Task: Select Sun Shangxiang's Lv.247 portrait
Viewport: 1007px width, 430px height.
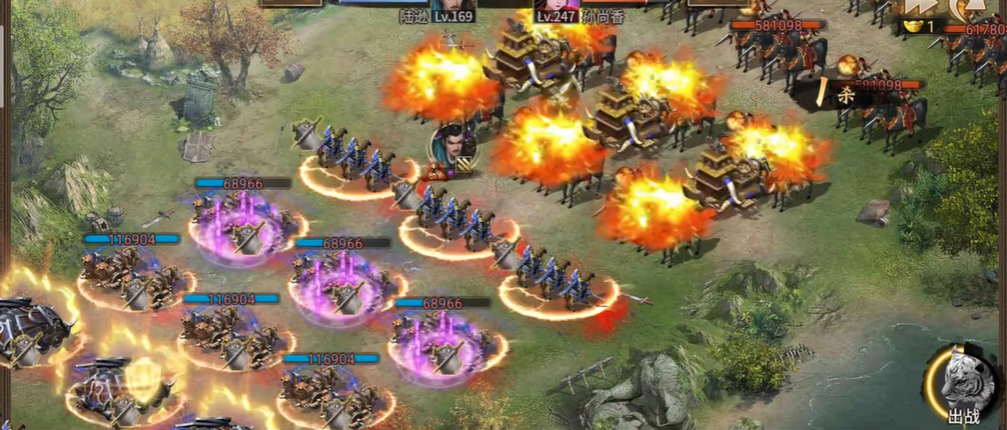Action: 547,5
